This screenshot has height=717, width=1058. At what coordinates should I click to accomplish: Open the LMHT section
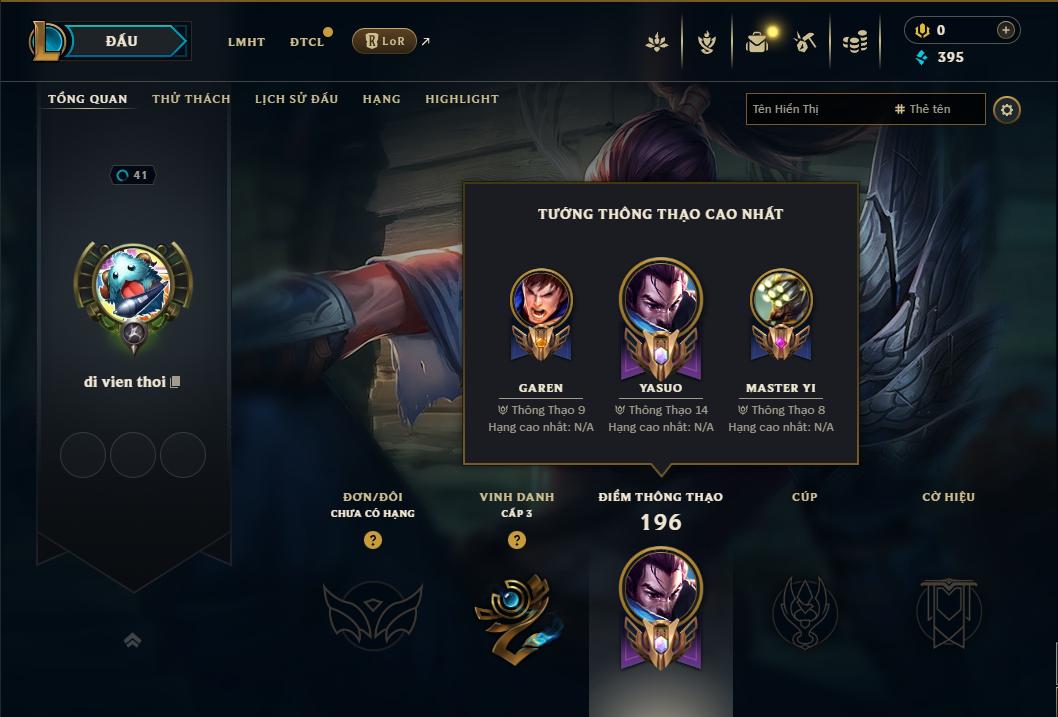tap(246, 42)
